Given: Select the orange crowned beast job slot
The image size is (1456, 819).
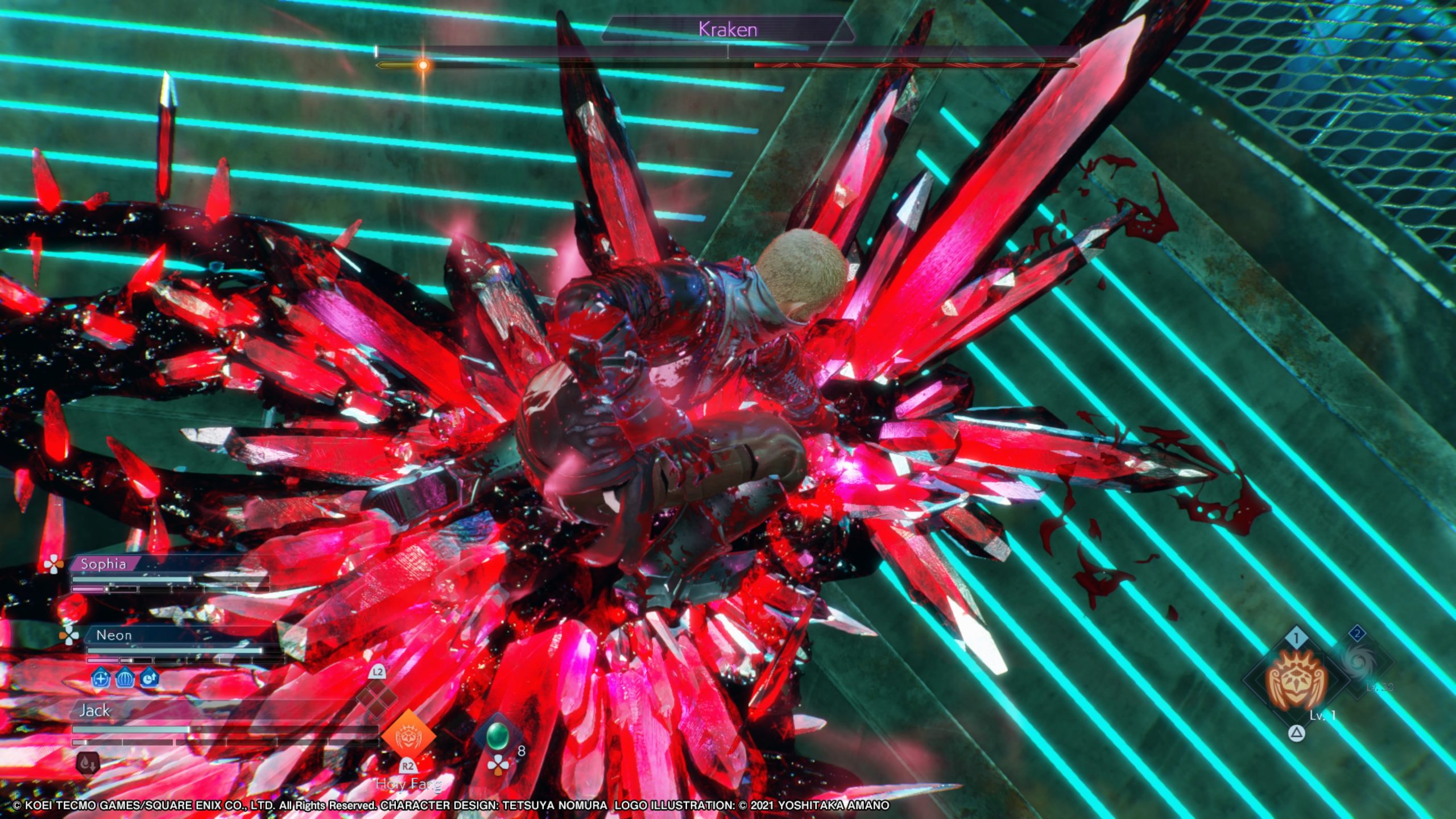Looking at the screenshot, I should tap(1296, 680).
